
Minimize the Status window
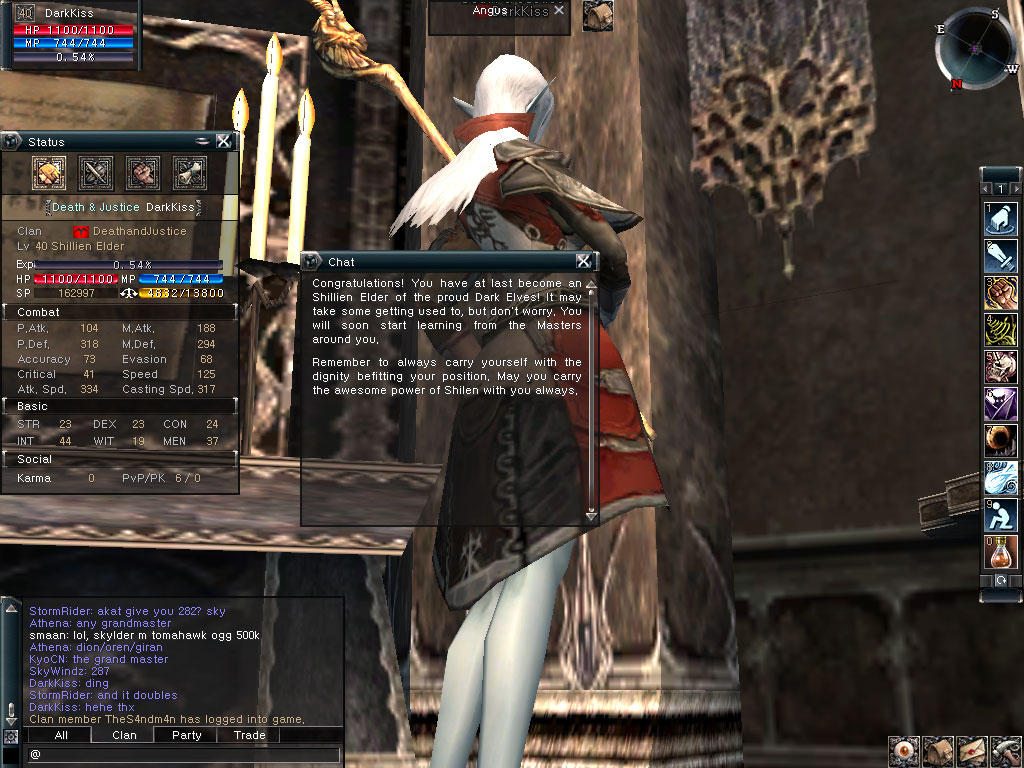pyautogui.click(x=203, y=142)
